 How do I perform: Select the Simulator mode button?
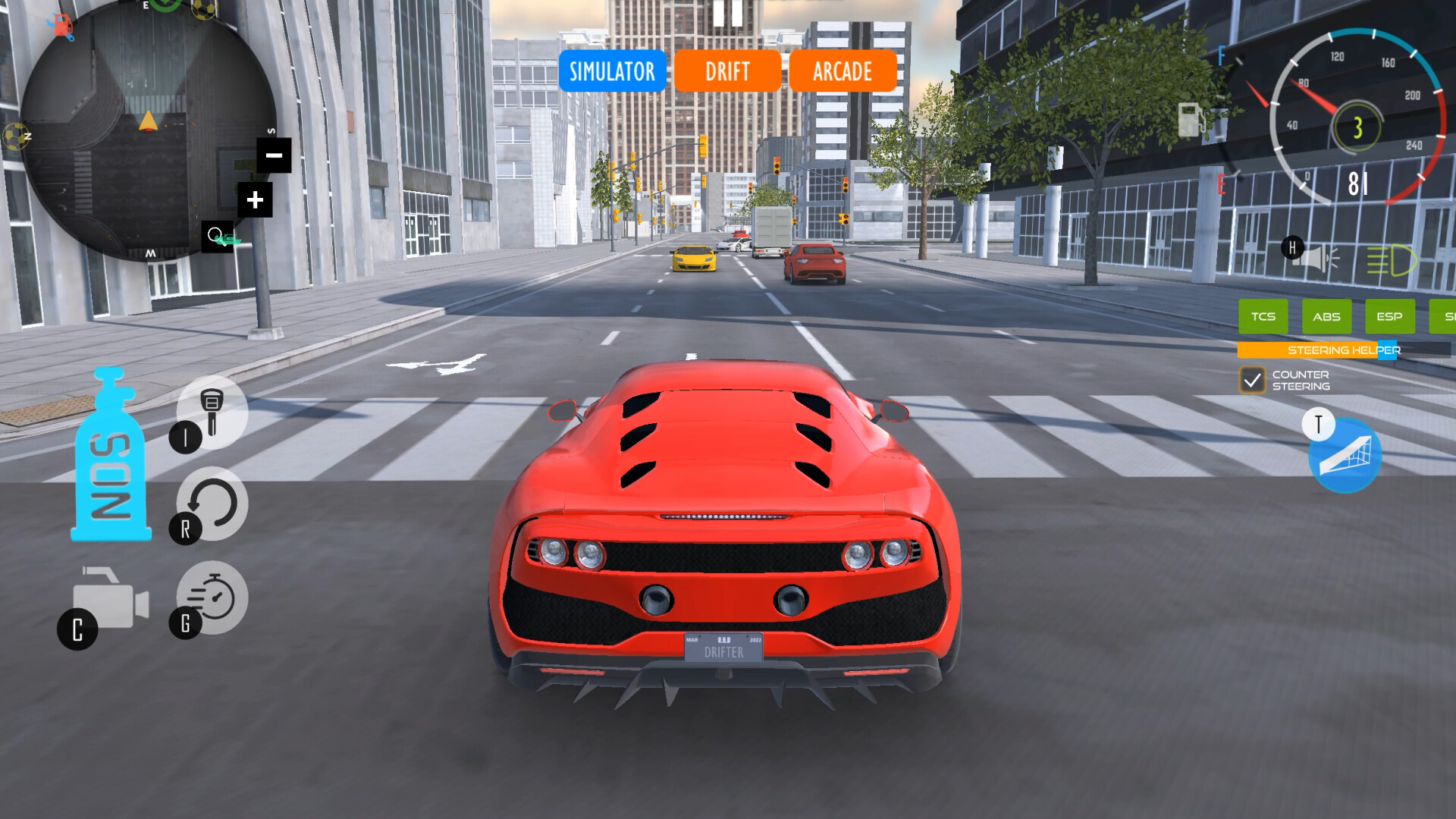point(611,72)
